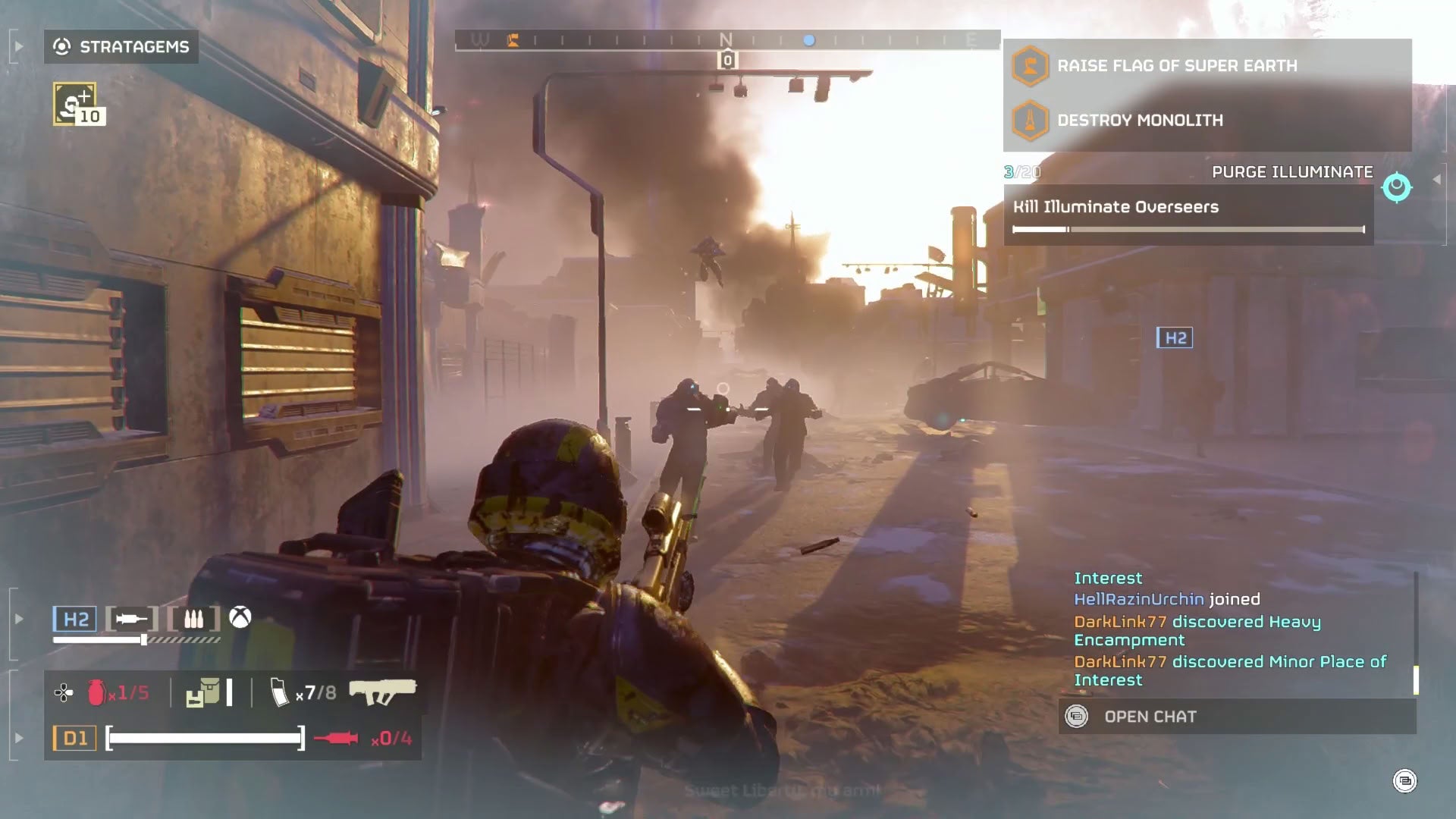Screen dimensions: 1456x819
Task: Click the grenade icon showing x1/5
Action: pos(97,692)
